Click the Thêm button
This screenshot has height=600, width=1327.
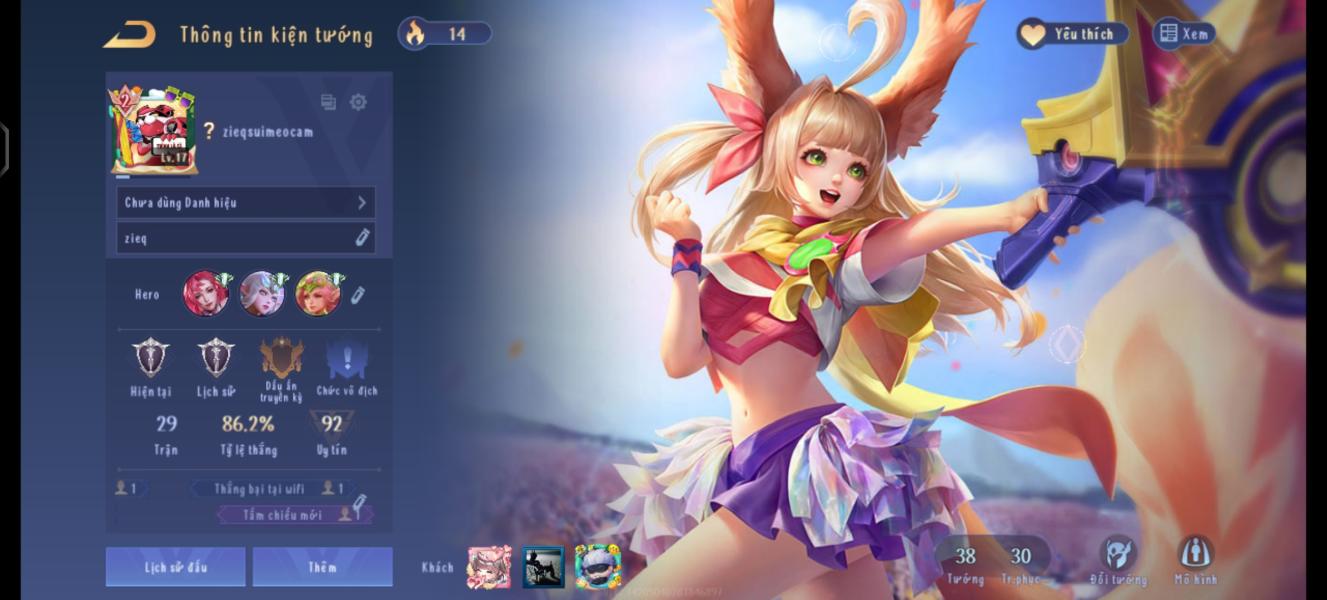(x=322, y=567)
